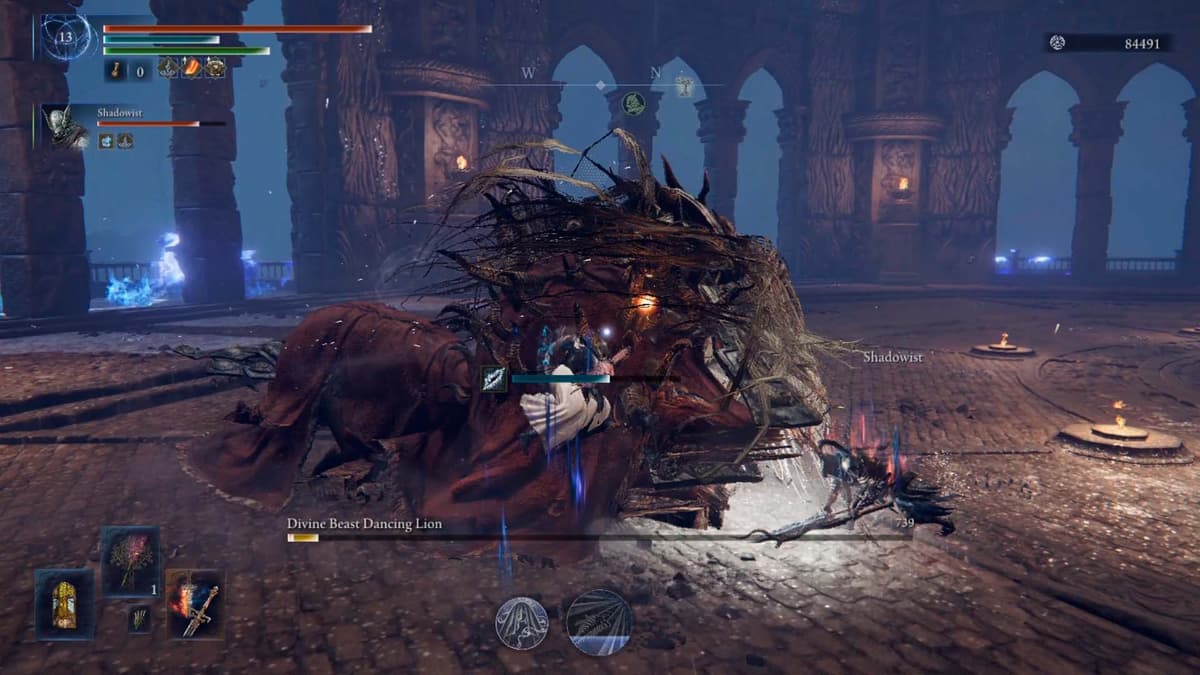
Task: Click the Shadowist teammate portrait
Action: click(x=66, y=127)
